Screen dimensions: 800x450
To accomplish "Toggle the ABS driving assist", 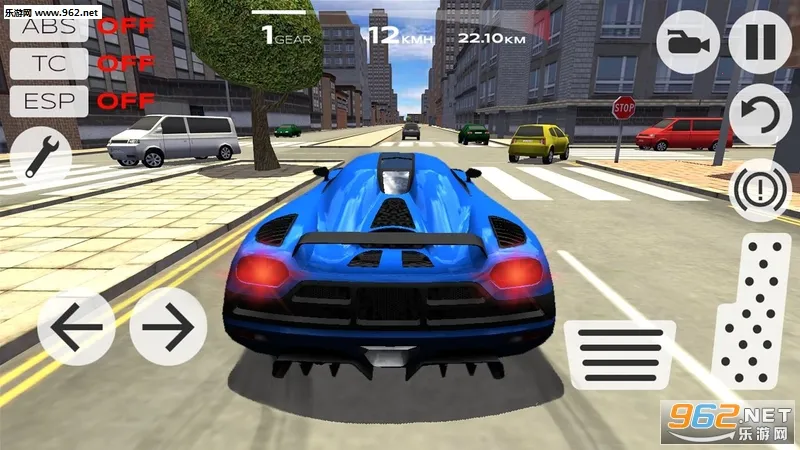I will (x=49, y=26).
